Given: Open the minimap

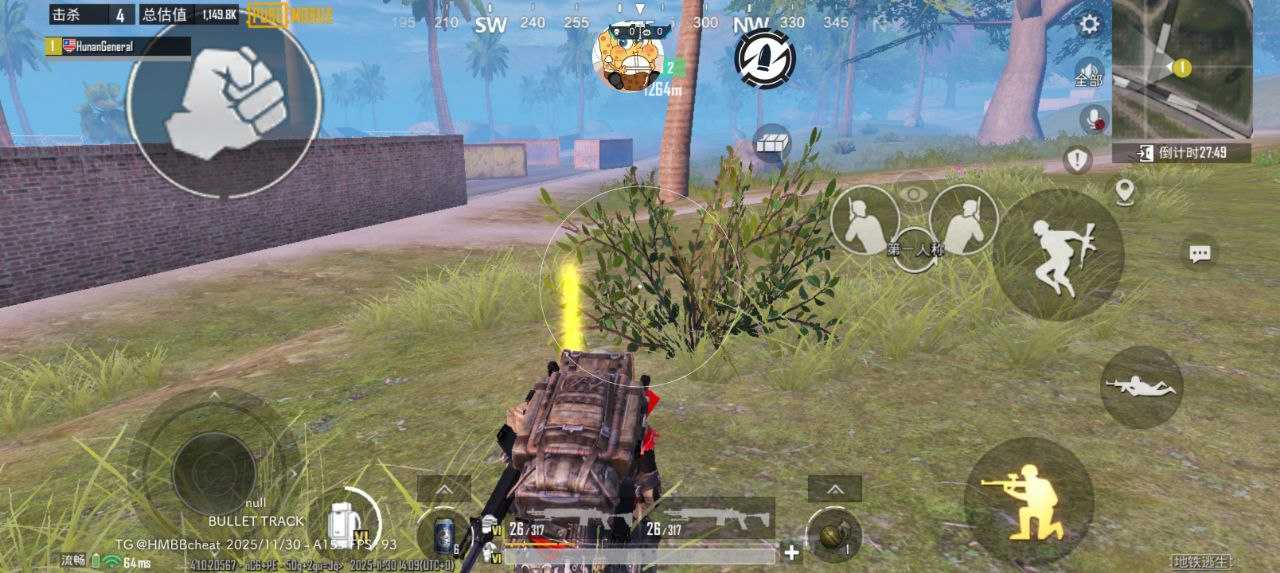Looking at the screenshot, I should point(1182,69).
